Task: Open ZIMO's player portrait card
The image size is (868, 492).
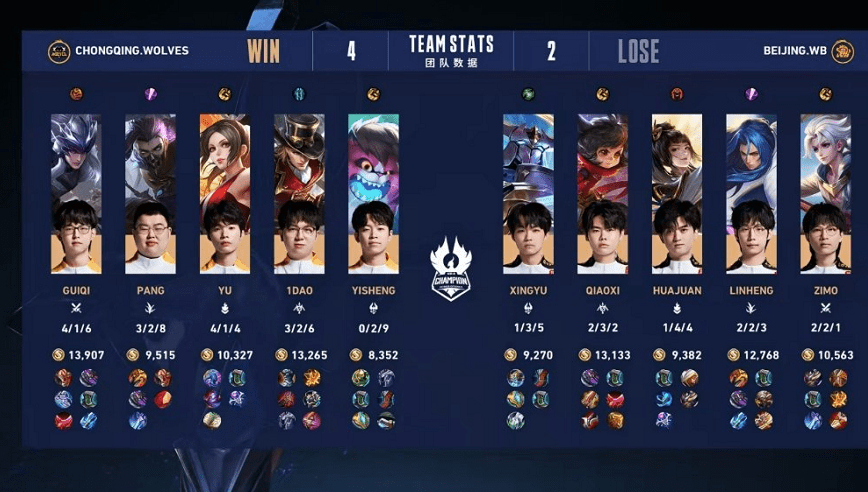Action: (826, 194)
